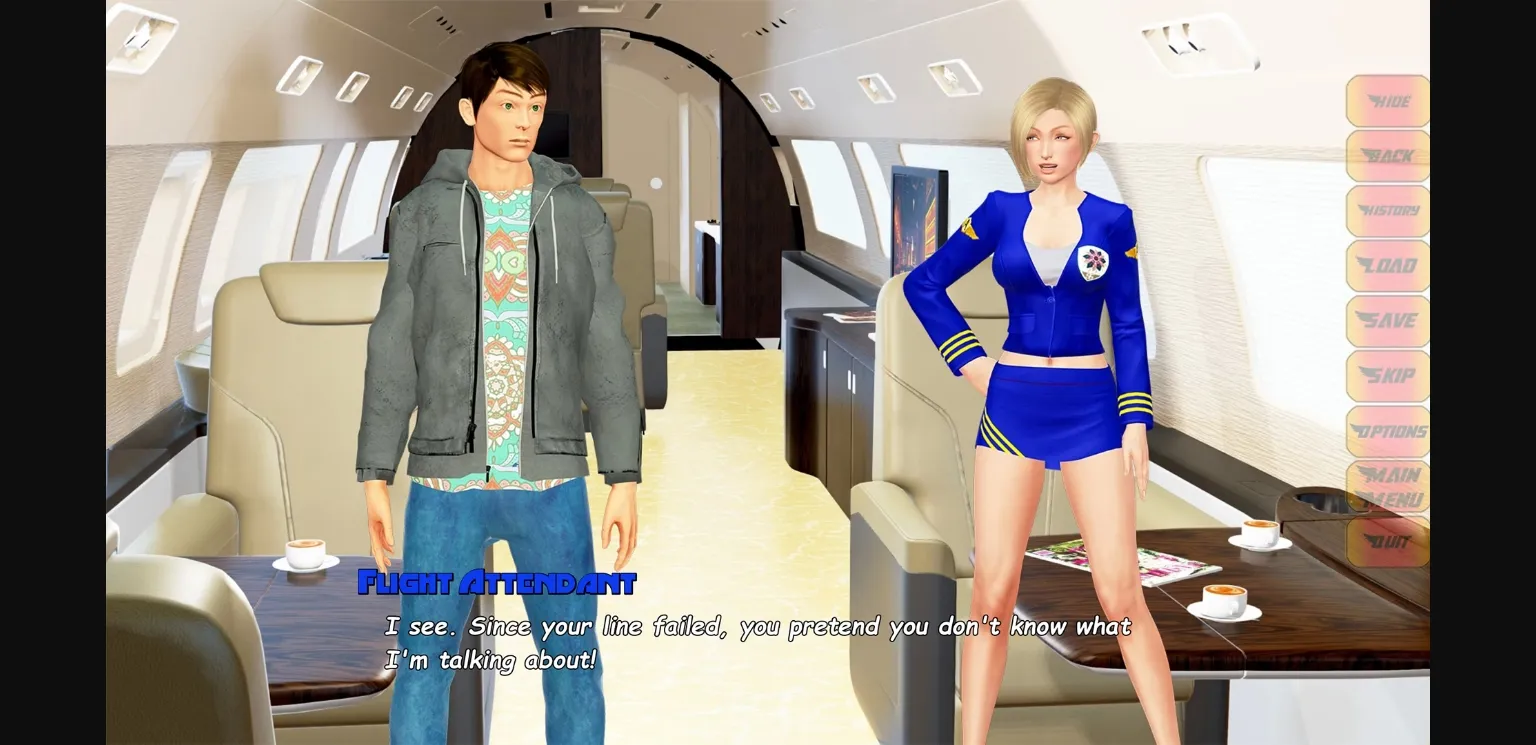
Task: Open OPTIONS using its winged icon
Action: (1388, 430)
